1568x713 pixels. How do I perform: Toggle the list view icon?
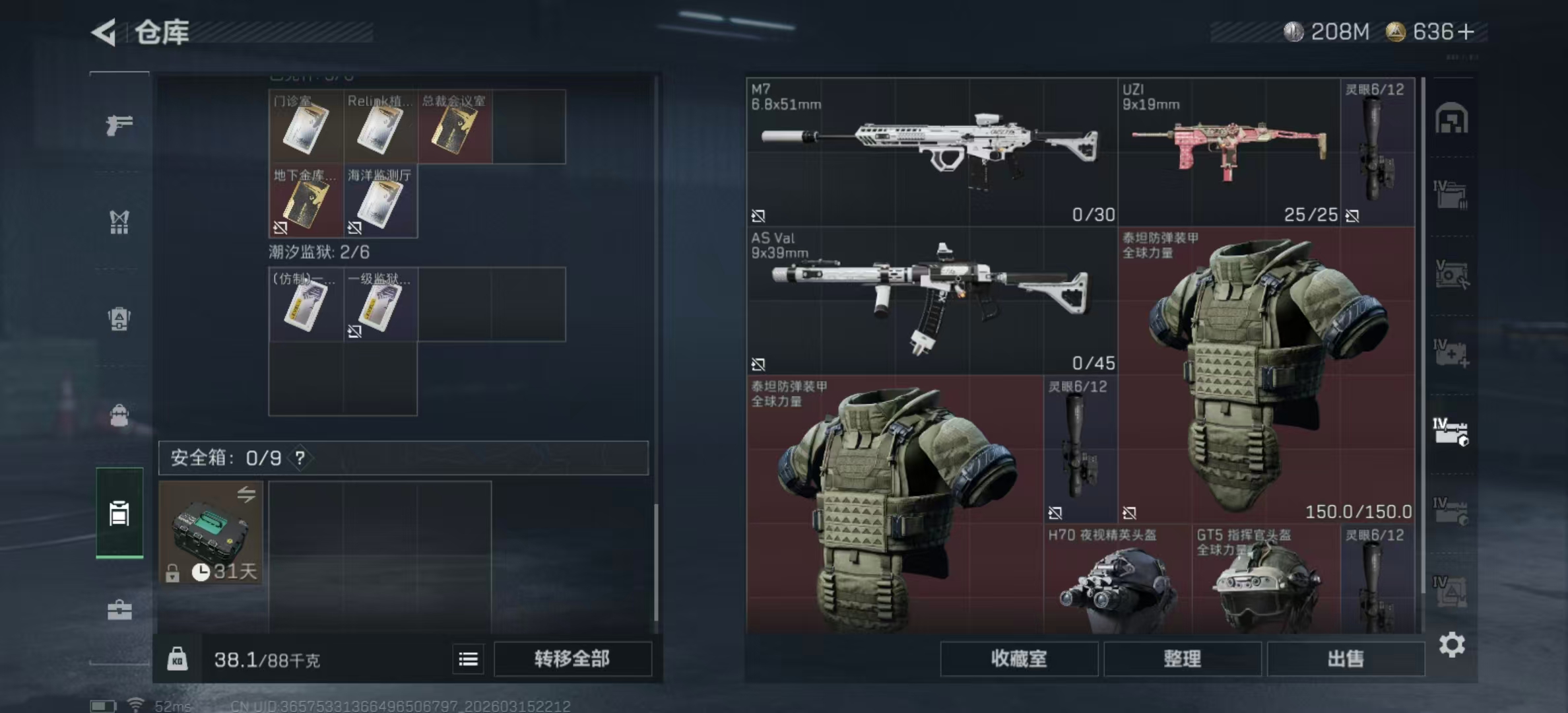point(469,659)
